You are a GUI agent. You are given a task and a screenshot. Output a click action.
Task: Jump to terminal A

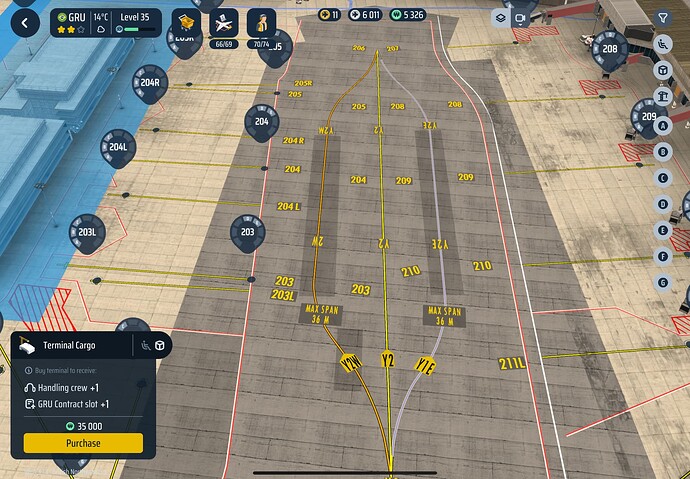tap(662, 126)
